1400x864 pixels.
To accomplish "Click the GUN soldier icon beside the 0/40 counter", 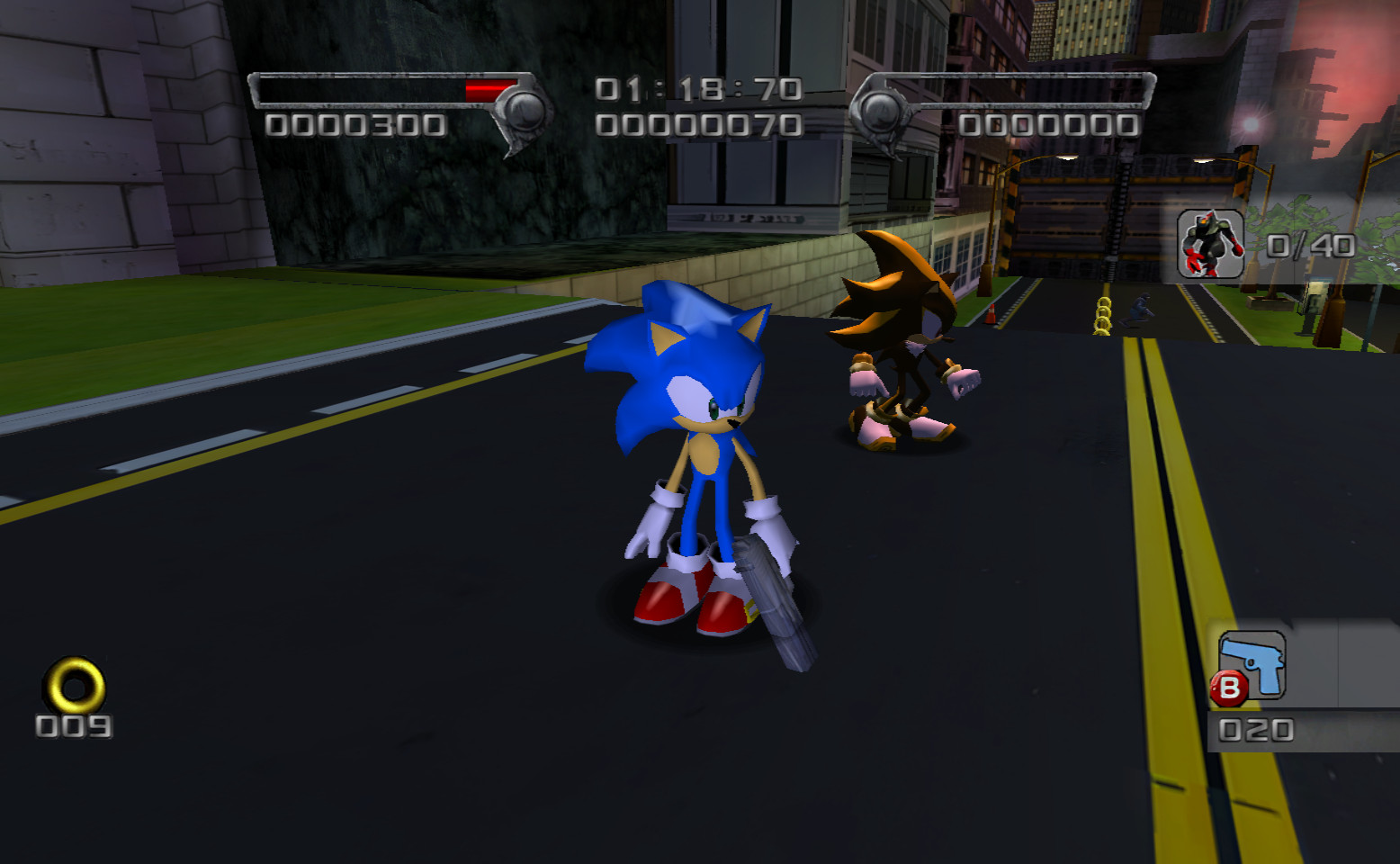I will click(1210, 245).
